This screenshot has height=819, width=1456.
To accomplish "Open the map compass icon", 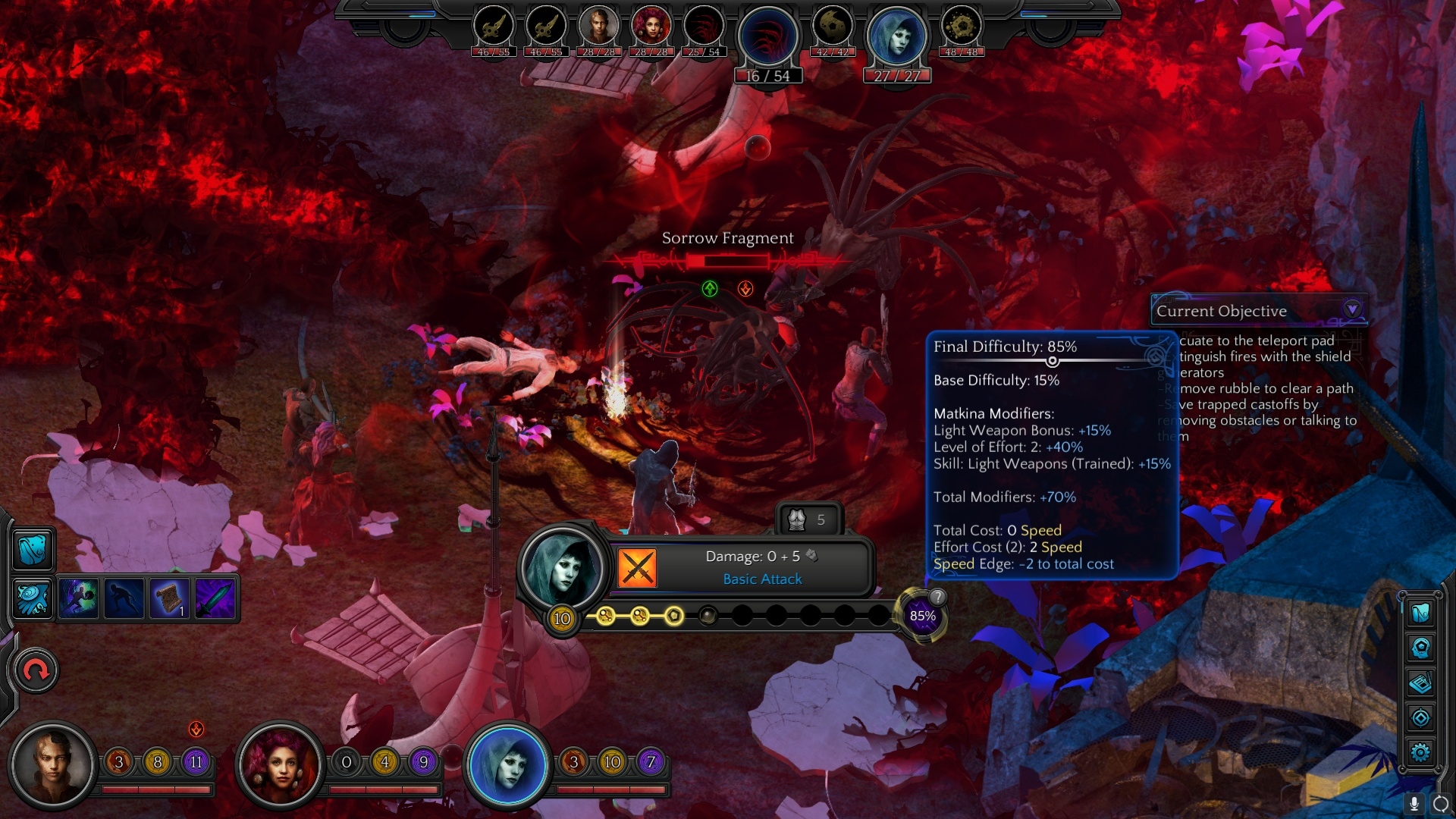I will 1420,717.
